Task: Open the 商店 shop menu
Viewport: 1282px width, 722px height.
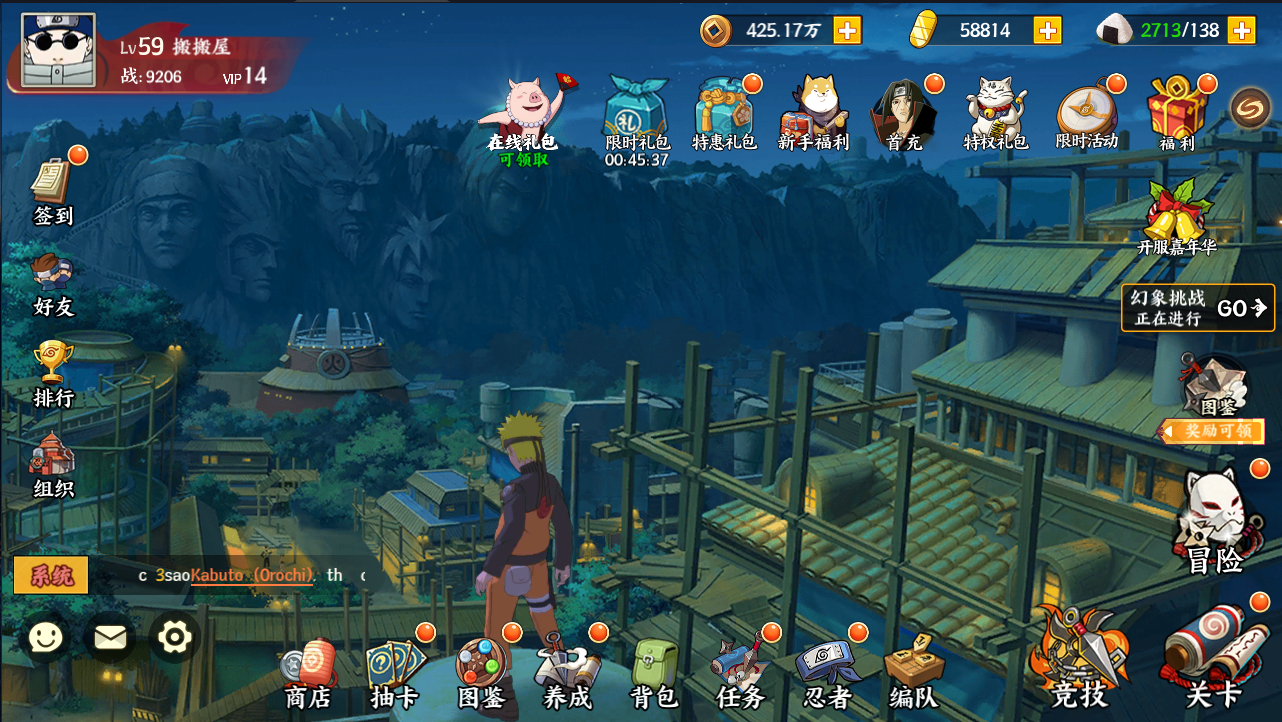Action: (308, 672)
